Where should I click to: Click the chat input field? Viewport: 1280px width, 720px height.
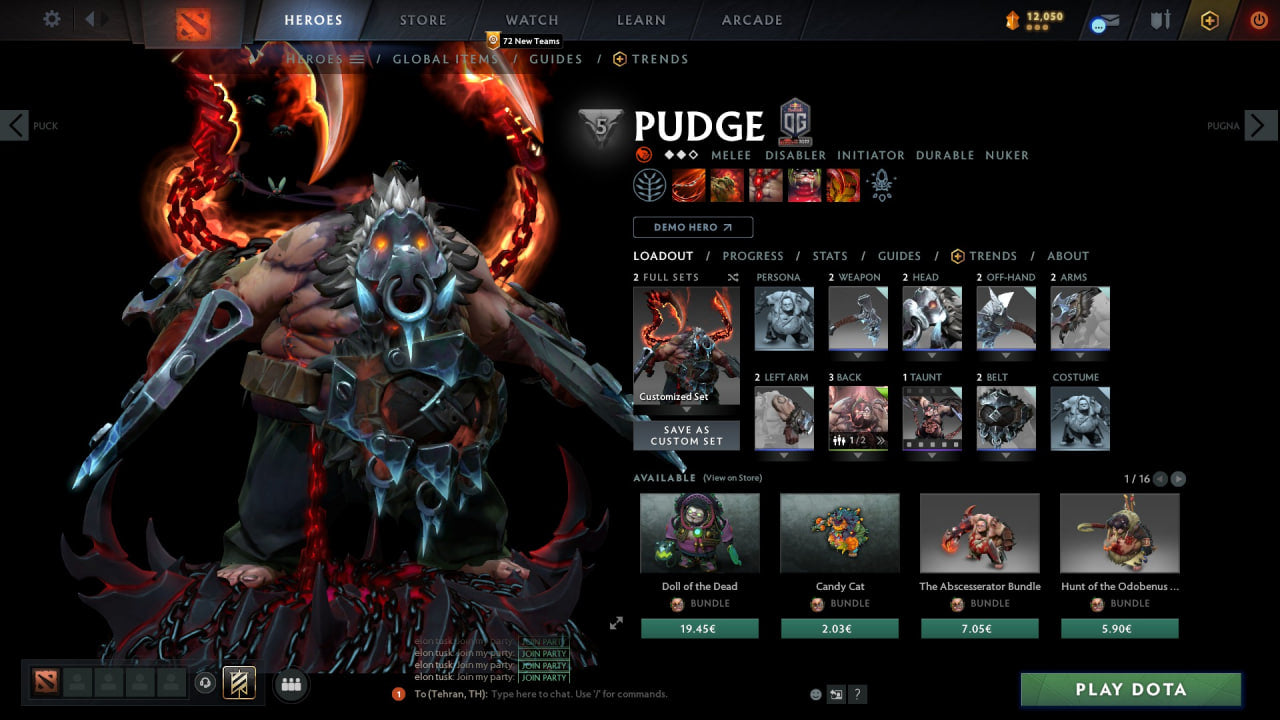(560, 694)
